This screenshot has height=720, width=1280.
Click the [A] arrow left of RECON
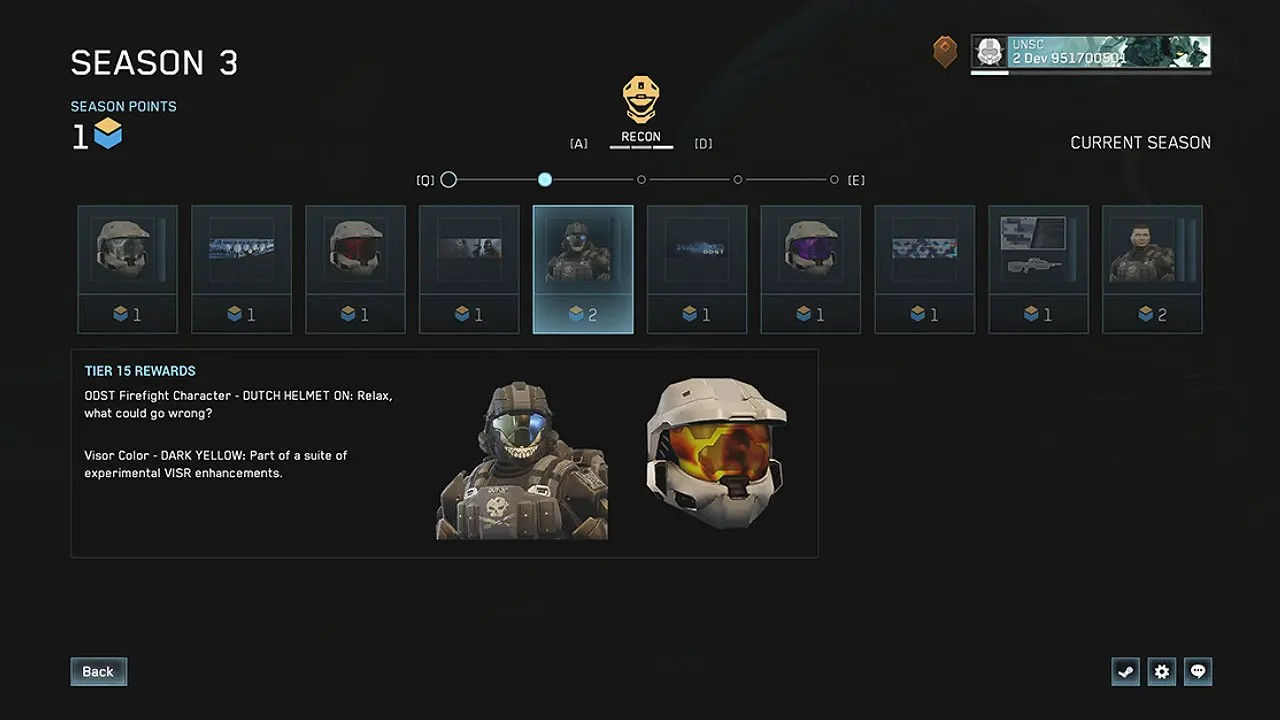[x=578, y=143]
